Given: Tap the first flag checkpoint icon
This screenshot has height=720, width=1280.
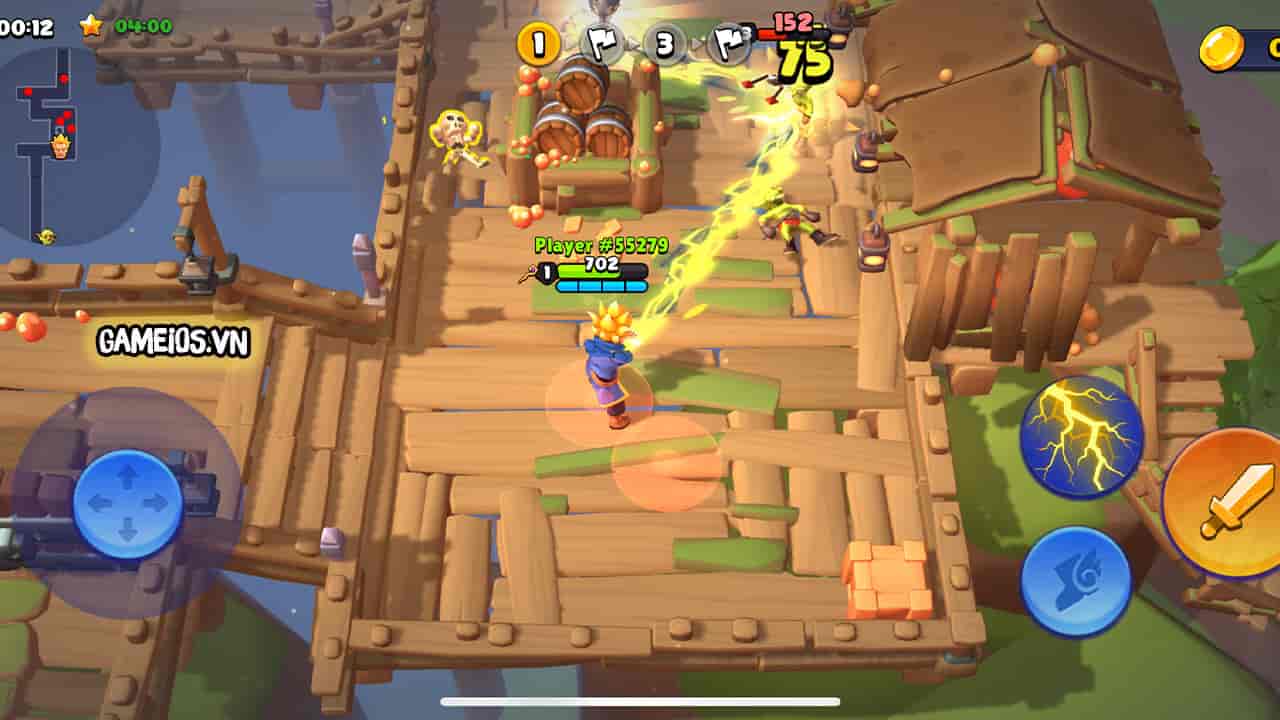Looking at the screenshot, I should click(x=601, y=44).
